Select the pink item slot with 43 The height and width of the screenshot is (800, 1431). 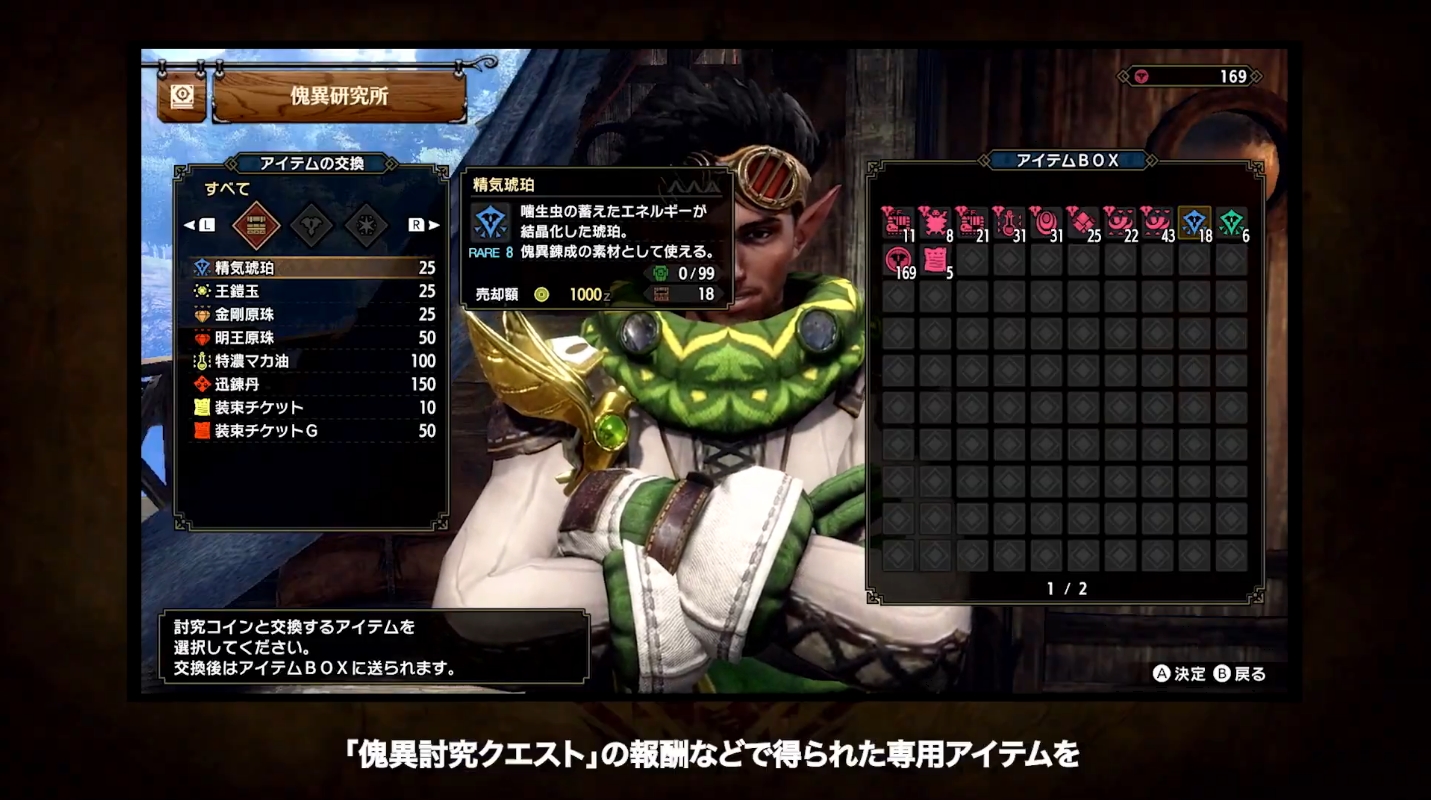click(x=1157, y=222)
